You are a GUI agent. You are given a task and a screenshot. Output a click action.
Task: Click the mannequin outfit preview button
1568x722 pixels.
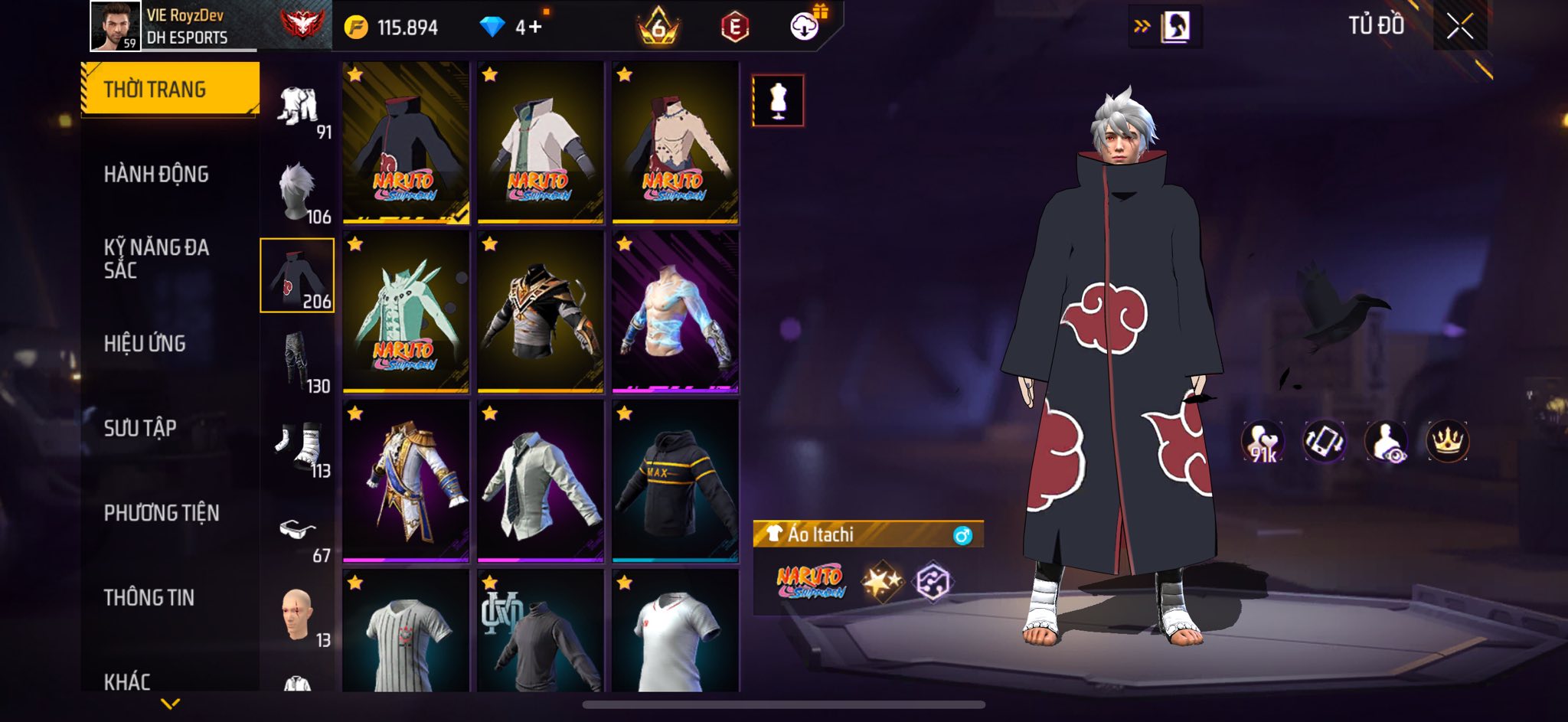(778, 100)
